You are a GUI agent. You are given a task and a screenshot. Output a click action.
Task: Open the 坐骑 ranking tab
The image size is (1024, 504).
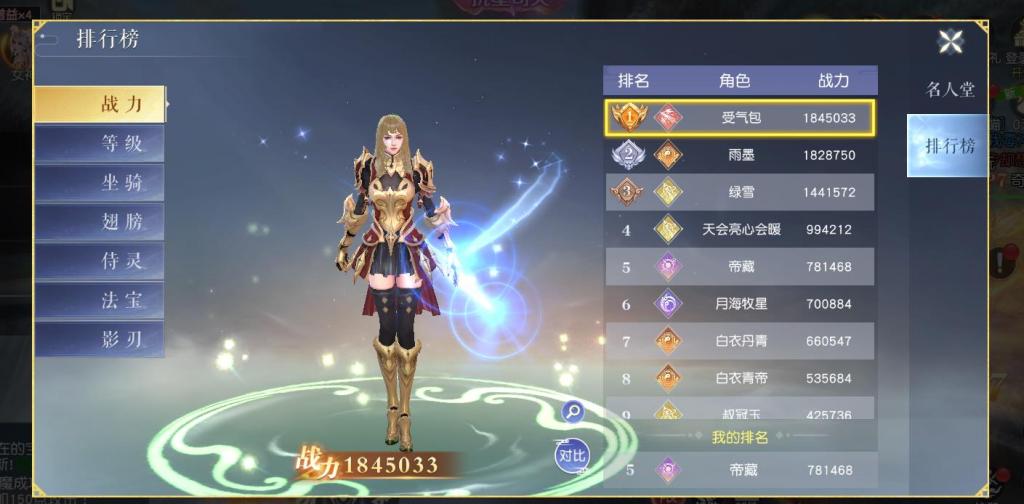click(x=100, y=183)
